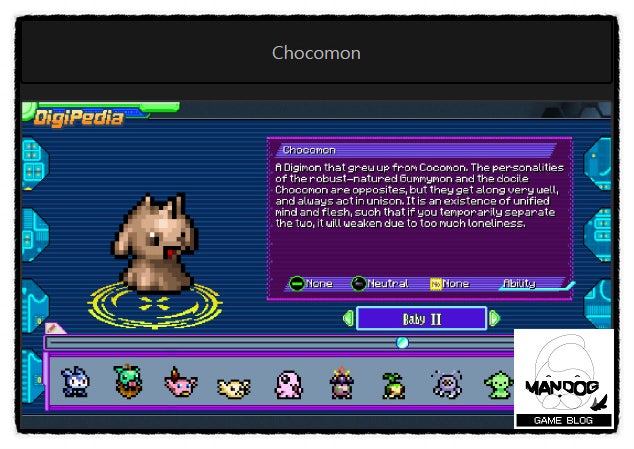Click the round handle on the Digimon list slider

[x=402, y=343]
